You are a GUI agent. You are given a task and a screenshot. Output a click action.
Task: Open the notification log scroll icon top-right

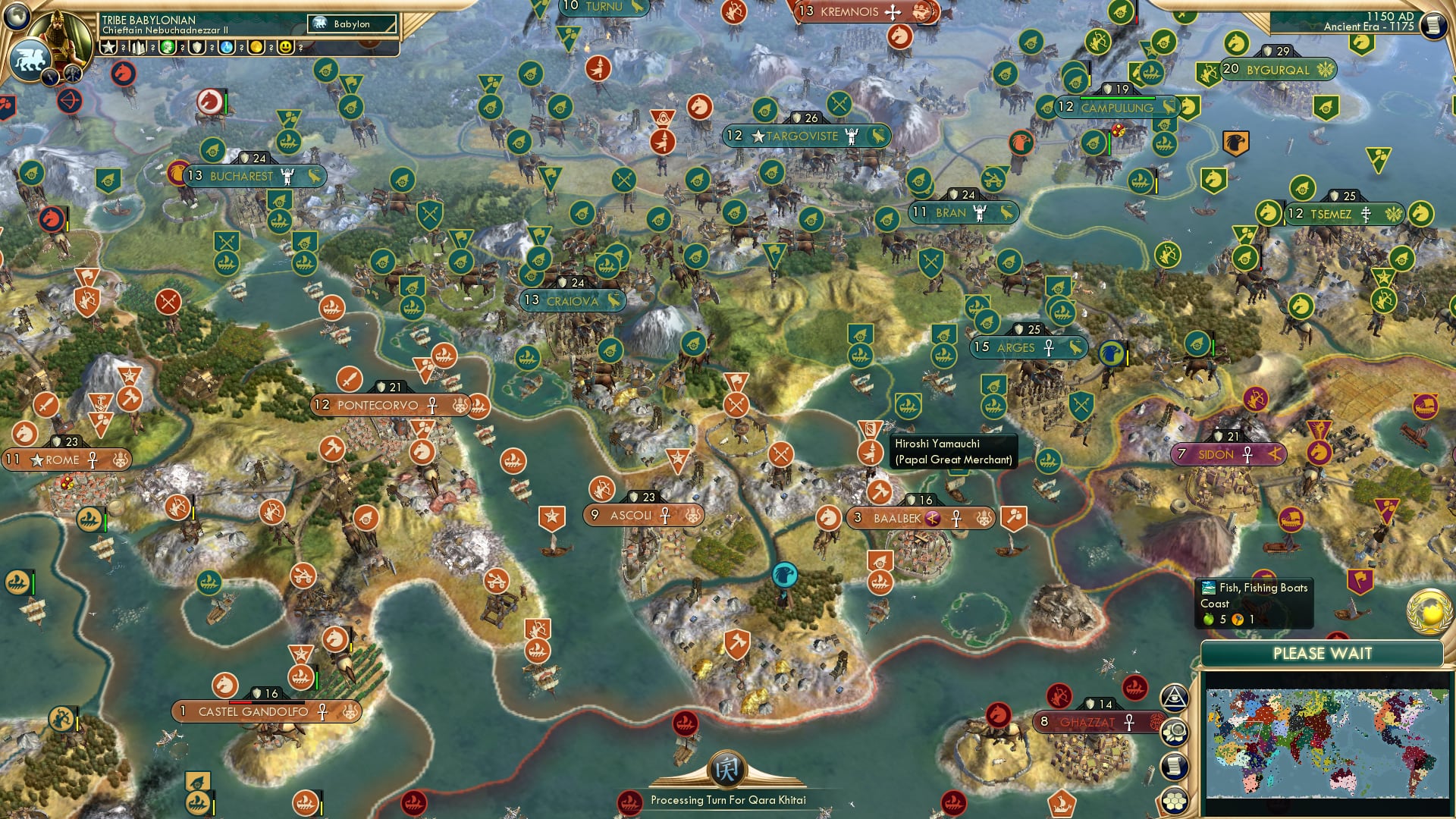[1433, 25]
